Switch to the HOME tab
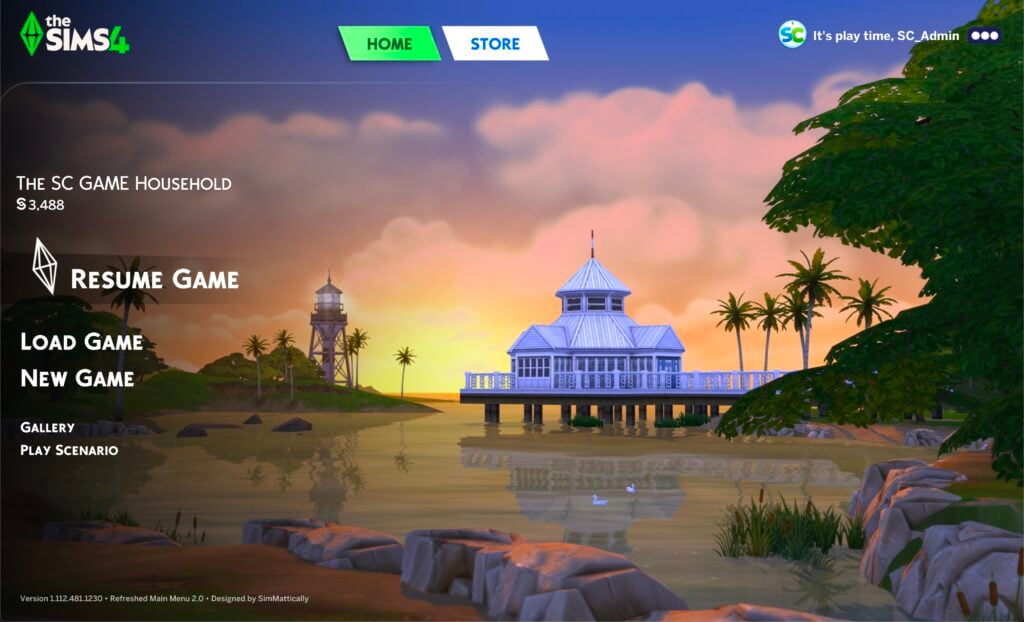This screenshot has width=1024, height=622. 389,43
